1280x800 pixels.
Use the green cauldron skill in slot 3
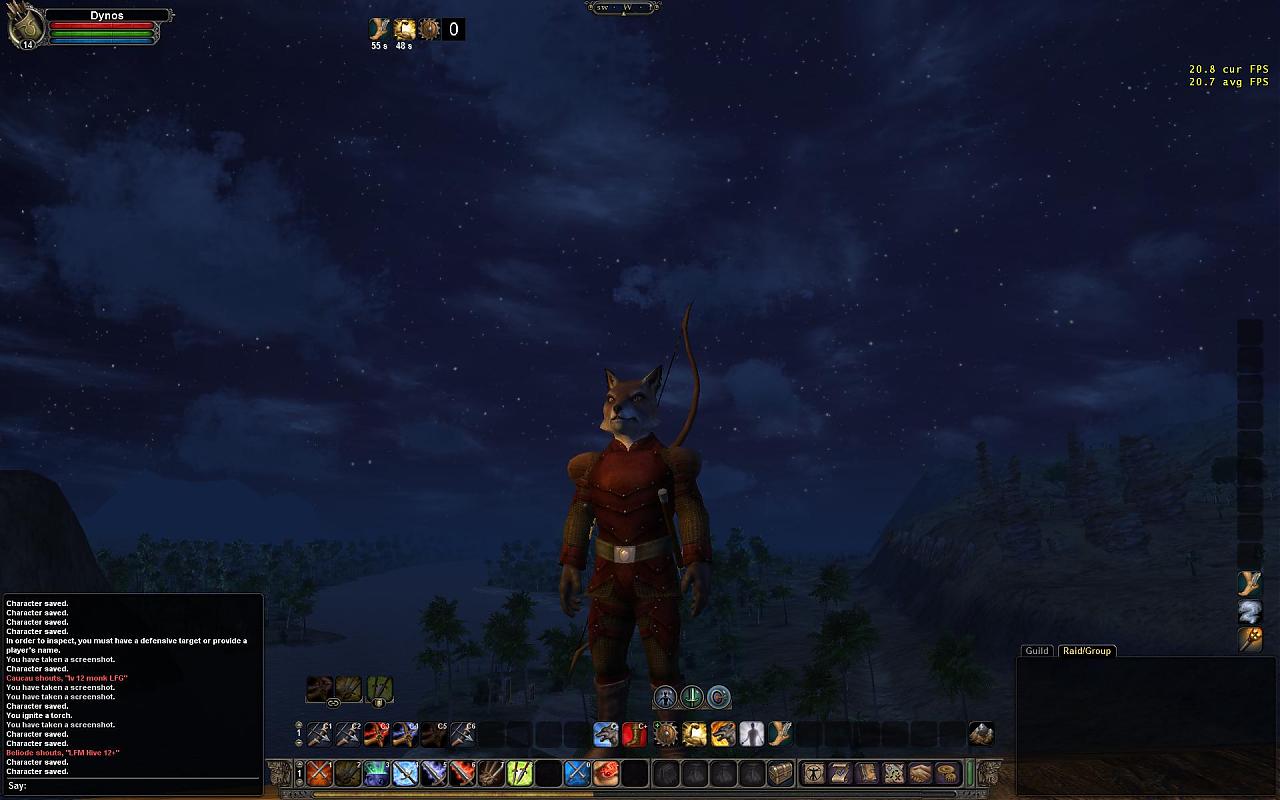[377, 773]
